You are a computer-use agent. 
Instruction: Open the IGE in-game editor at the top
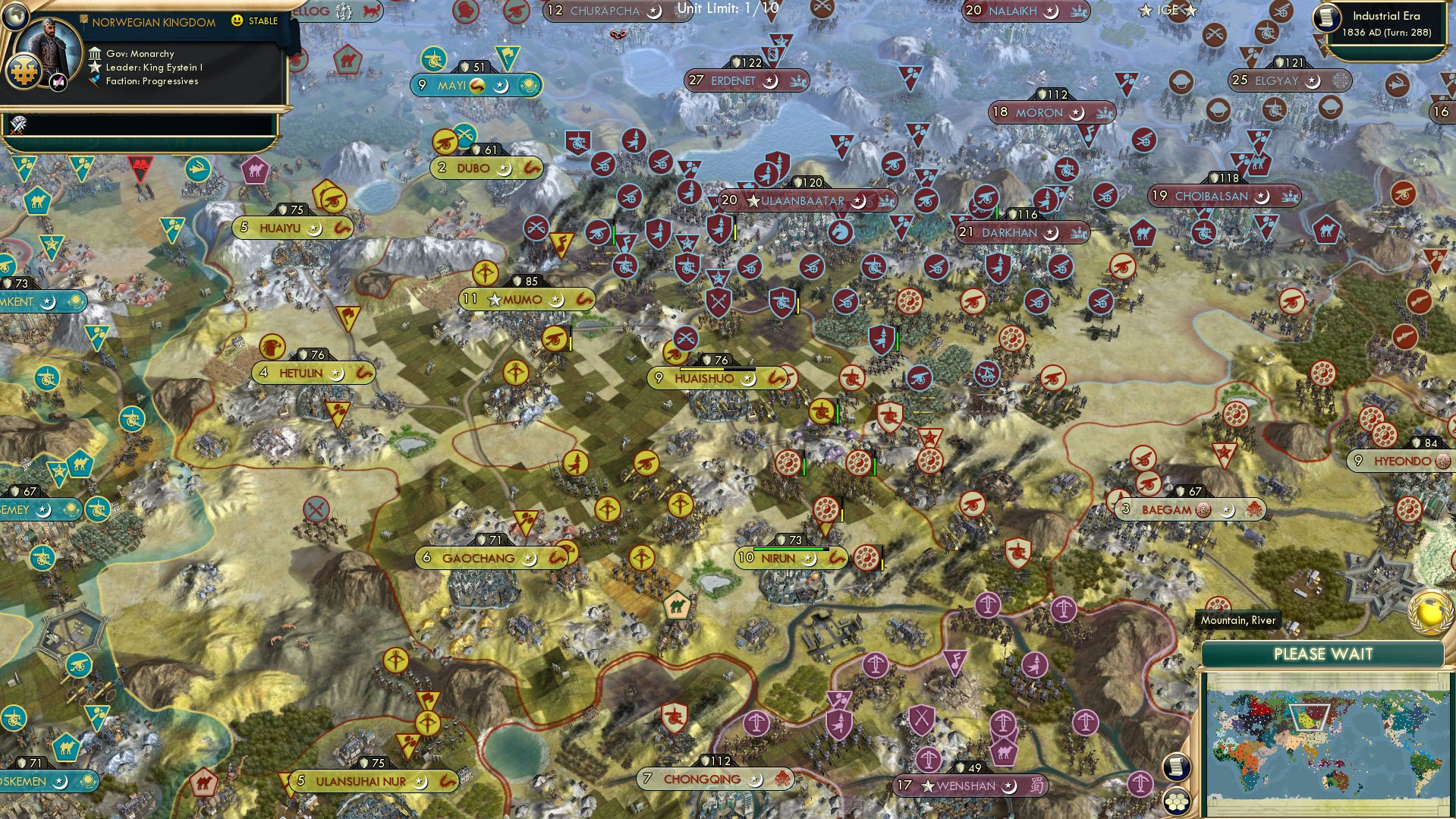coord(1167,11)
